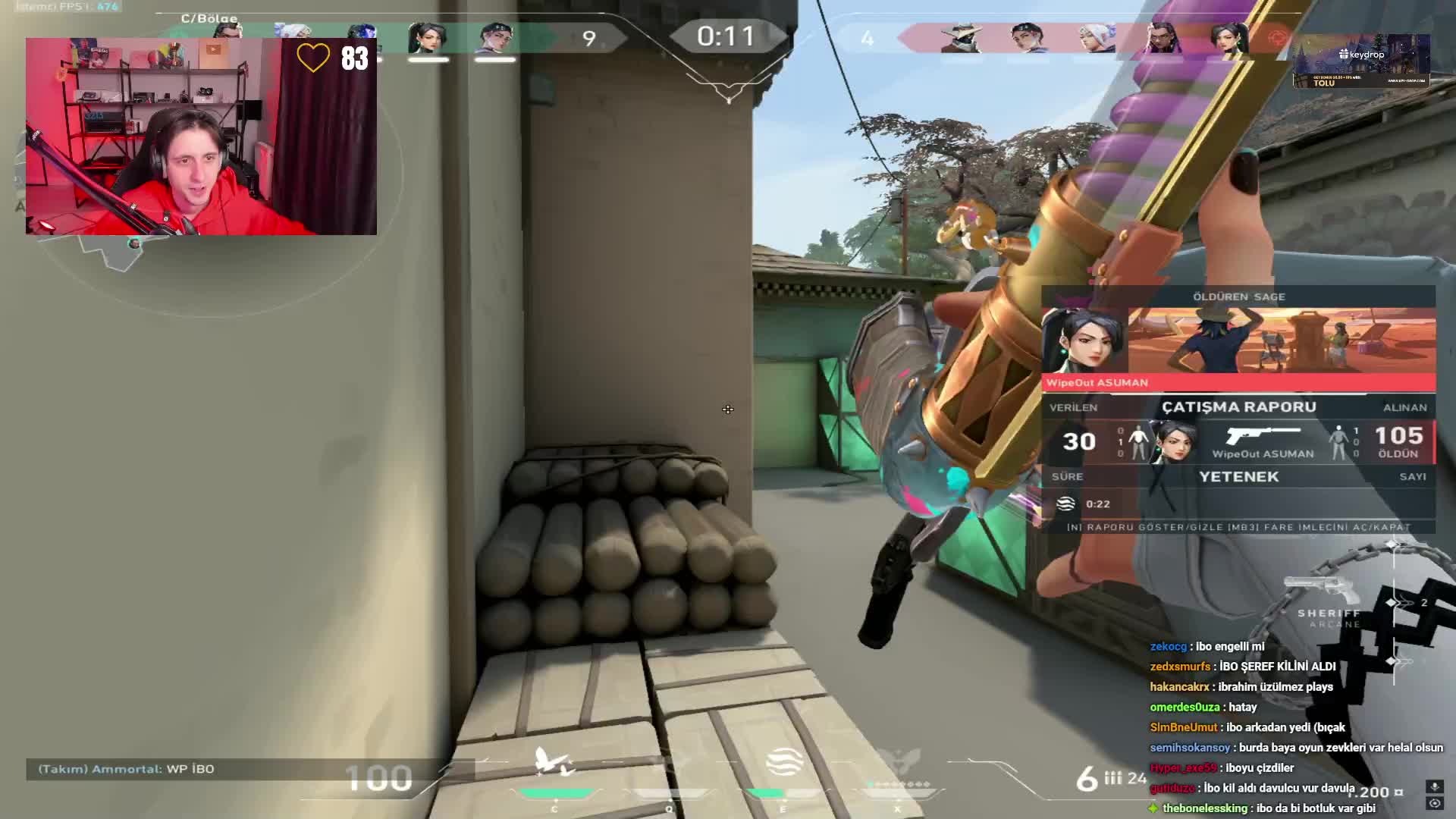Click the team chat message from Ammortal

point(127,769)
